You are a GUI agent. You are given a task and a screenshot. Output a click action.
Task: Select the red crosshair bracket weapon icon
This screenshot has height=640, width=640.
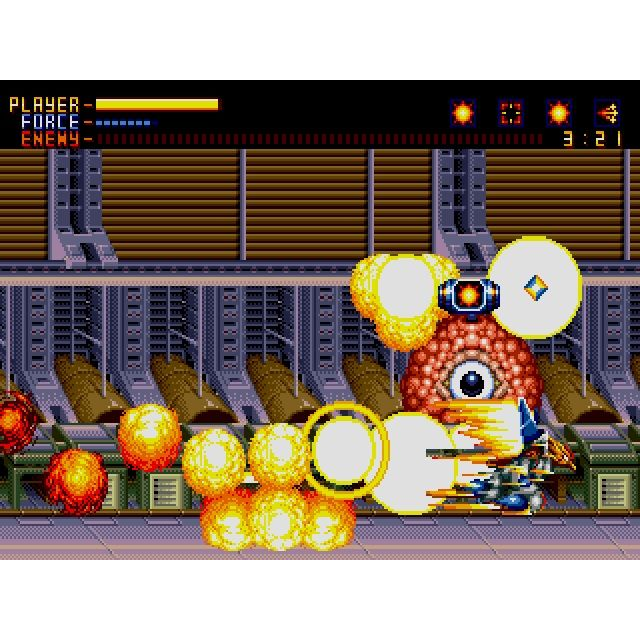[x=511, y=113]
